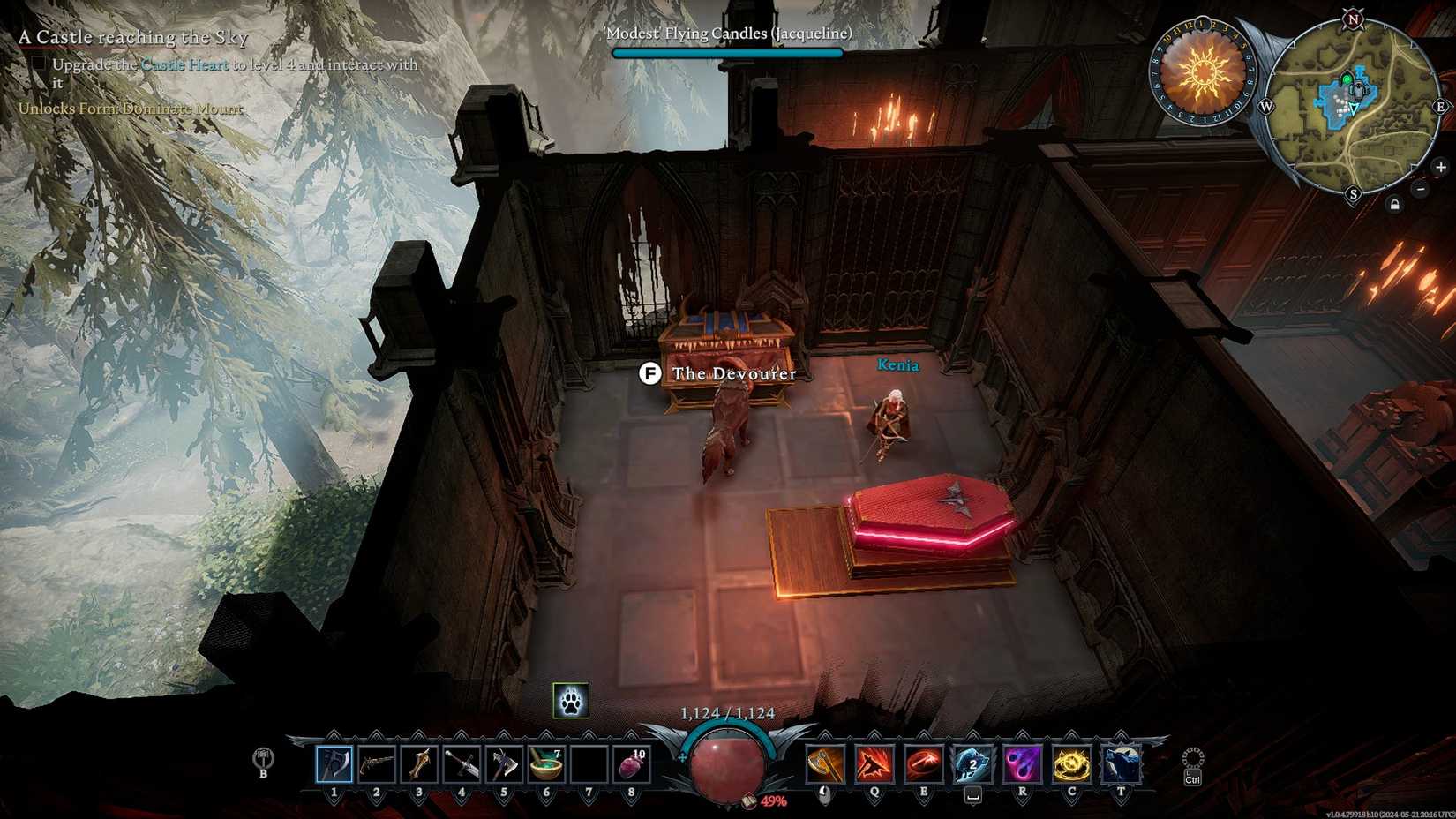Image resolution: width=1456 pixels, height=819 pixels.
Task: Open the Castle Heart quest objective
Action: (x=184, y=64)
